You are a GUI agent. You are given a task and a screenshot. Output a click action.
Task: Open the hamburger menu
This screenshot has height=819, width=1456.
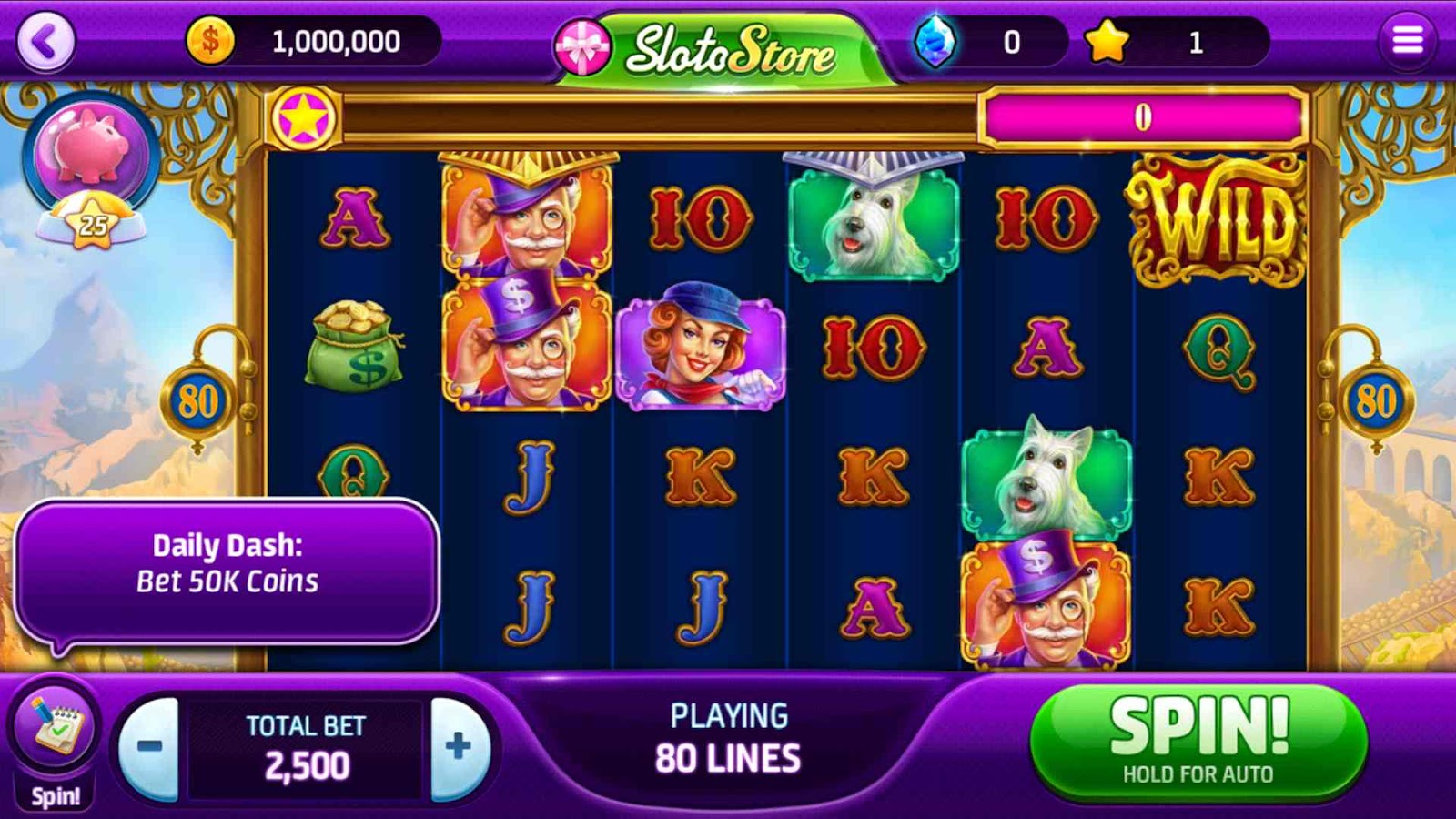click(1407, 41)
